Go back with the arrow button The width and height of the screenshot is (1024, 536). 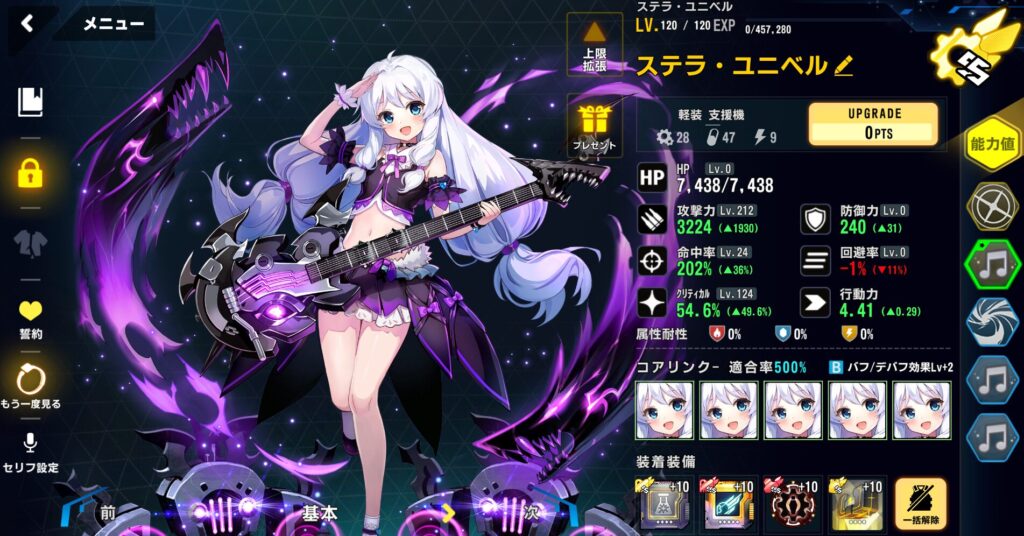[27, 23]
